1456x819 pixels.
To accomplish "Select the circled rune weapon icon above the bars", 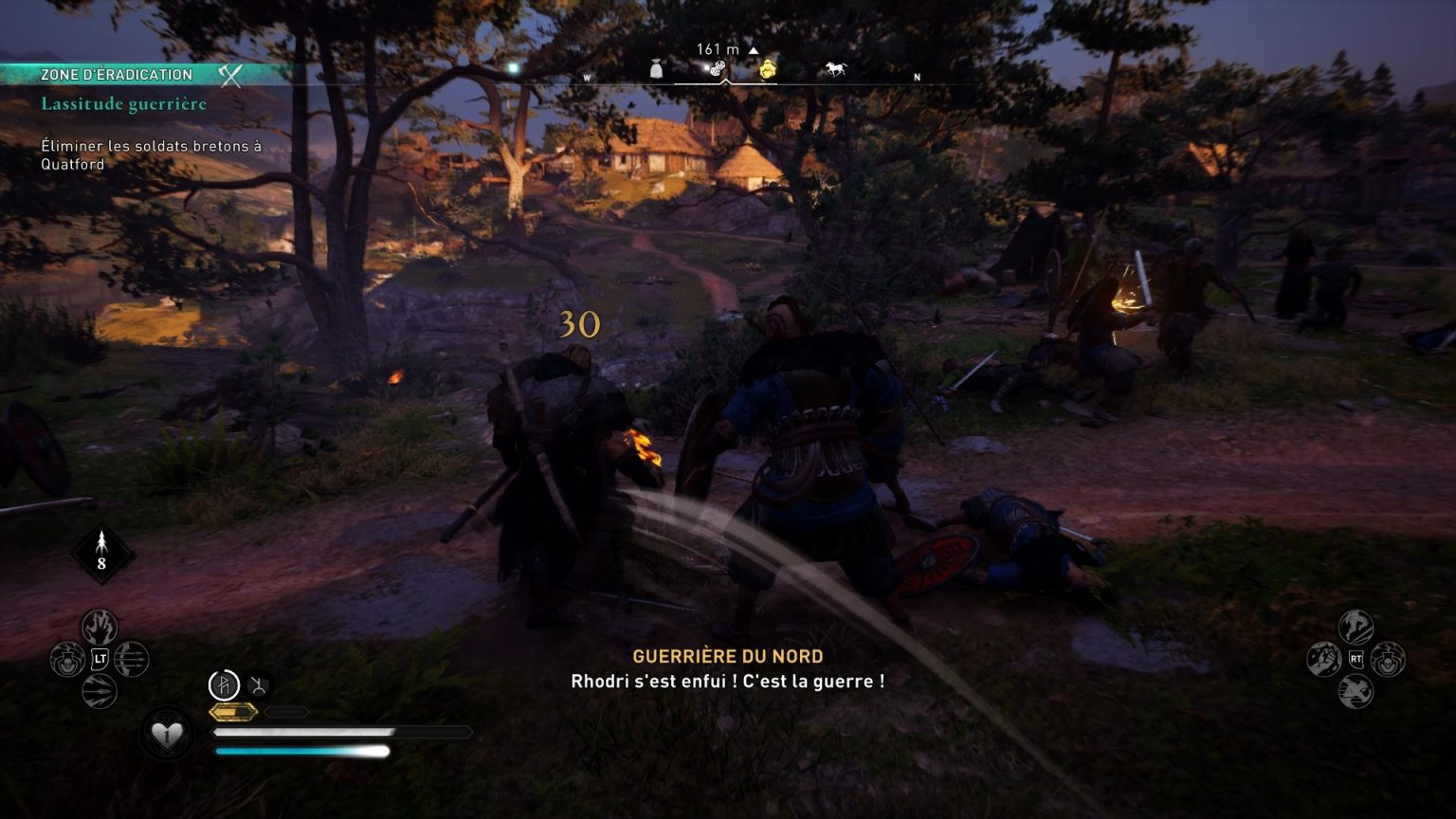I will pyautogui.click(x=225, y=684).
